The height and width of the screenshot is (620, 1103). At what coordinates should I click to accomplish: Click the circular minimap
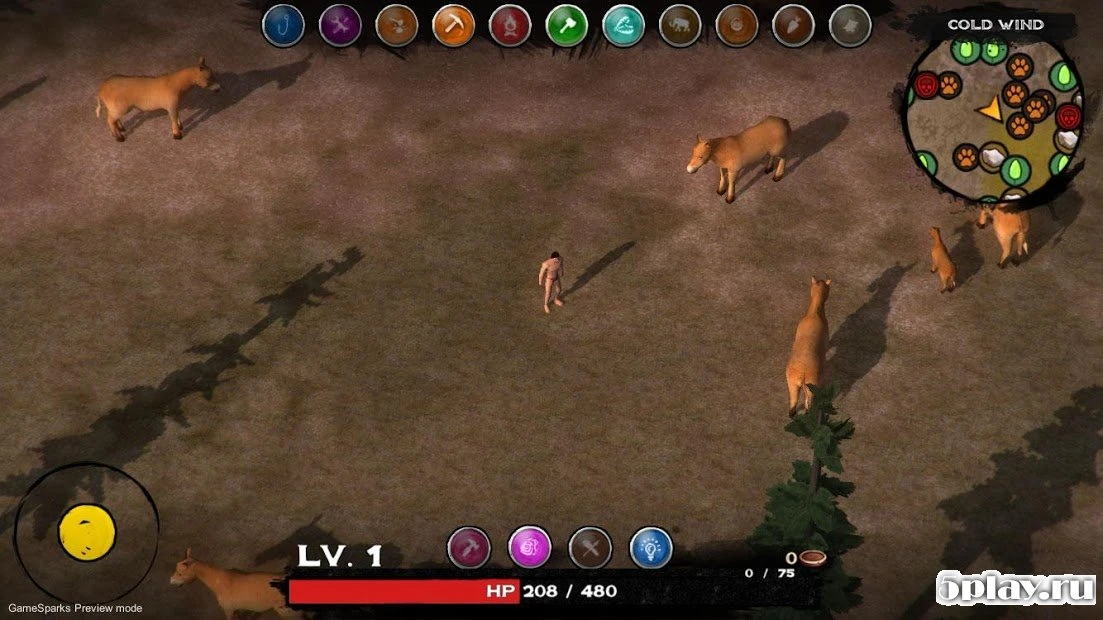[x=994, y=114]
